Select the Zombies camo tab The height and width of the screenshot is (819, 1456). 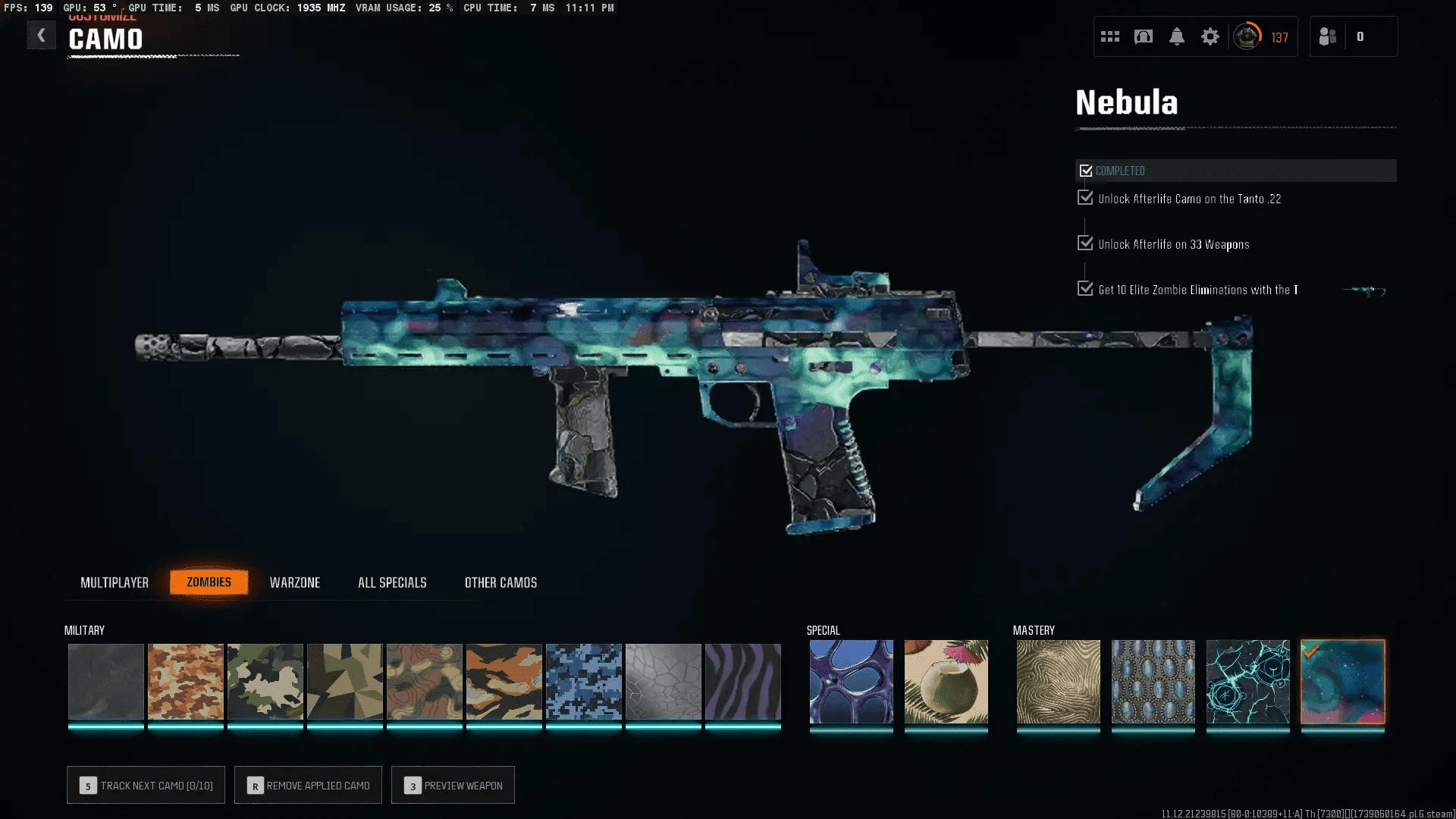tap(209, 582)
